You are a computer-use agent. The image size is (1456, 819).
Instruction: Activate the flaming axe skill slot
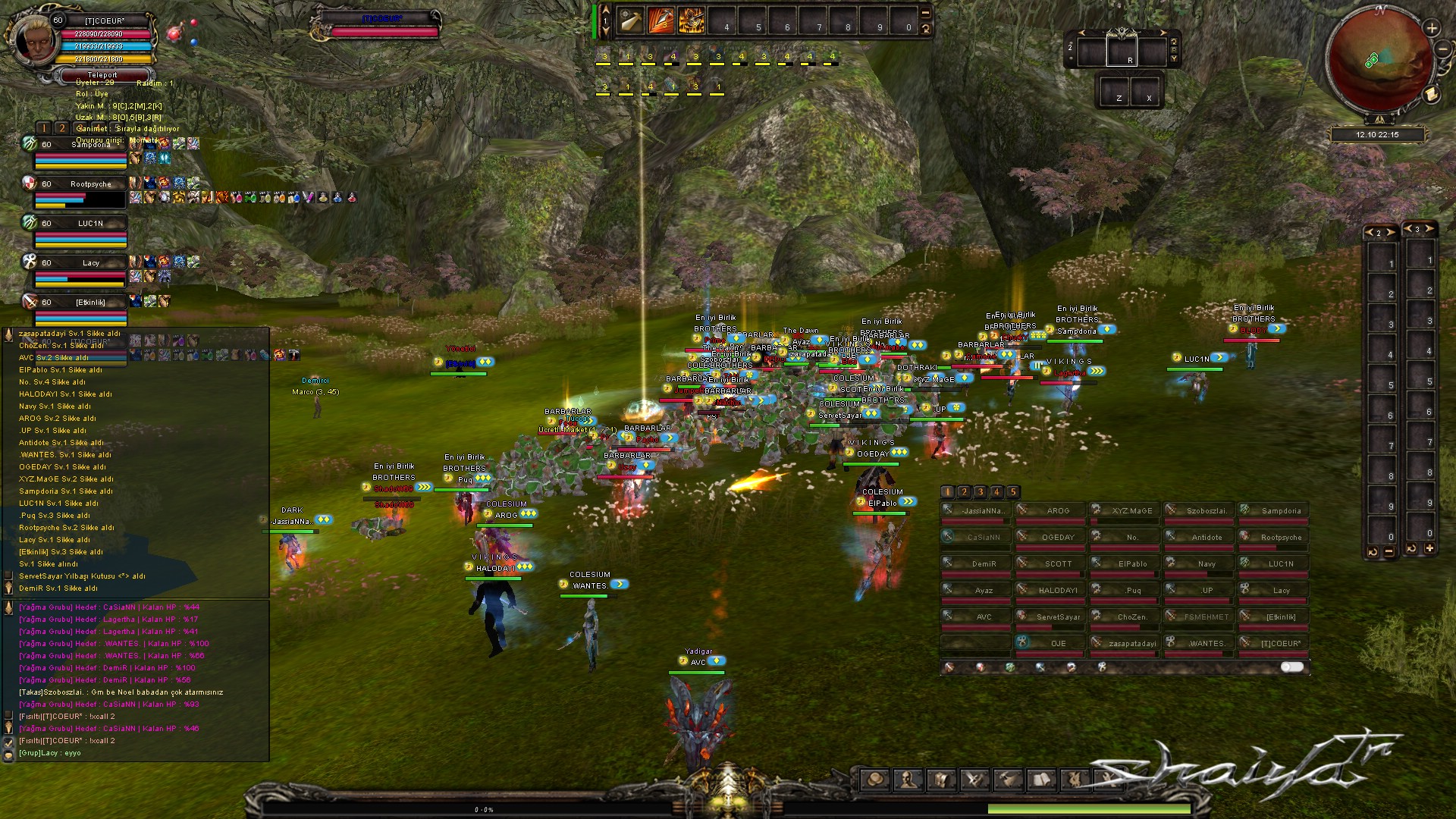click(691, 22)
